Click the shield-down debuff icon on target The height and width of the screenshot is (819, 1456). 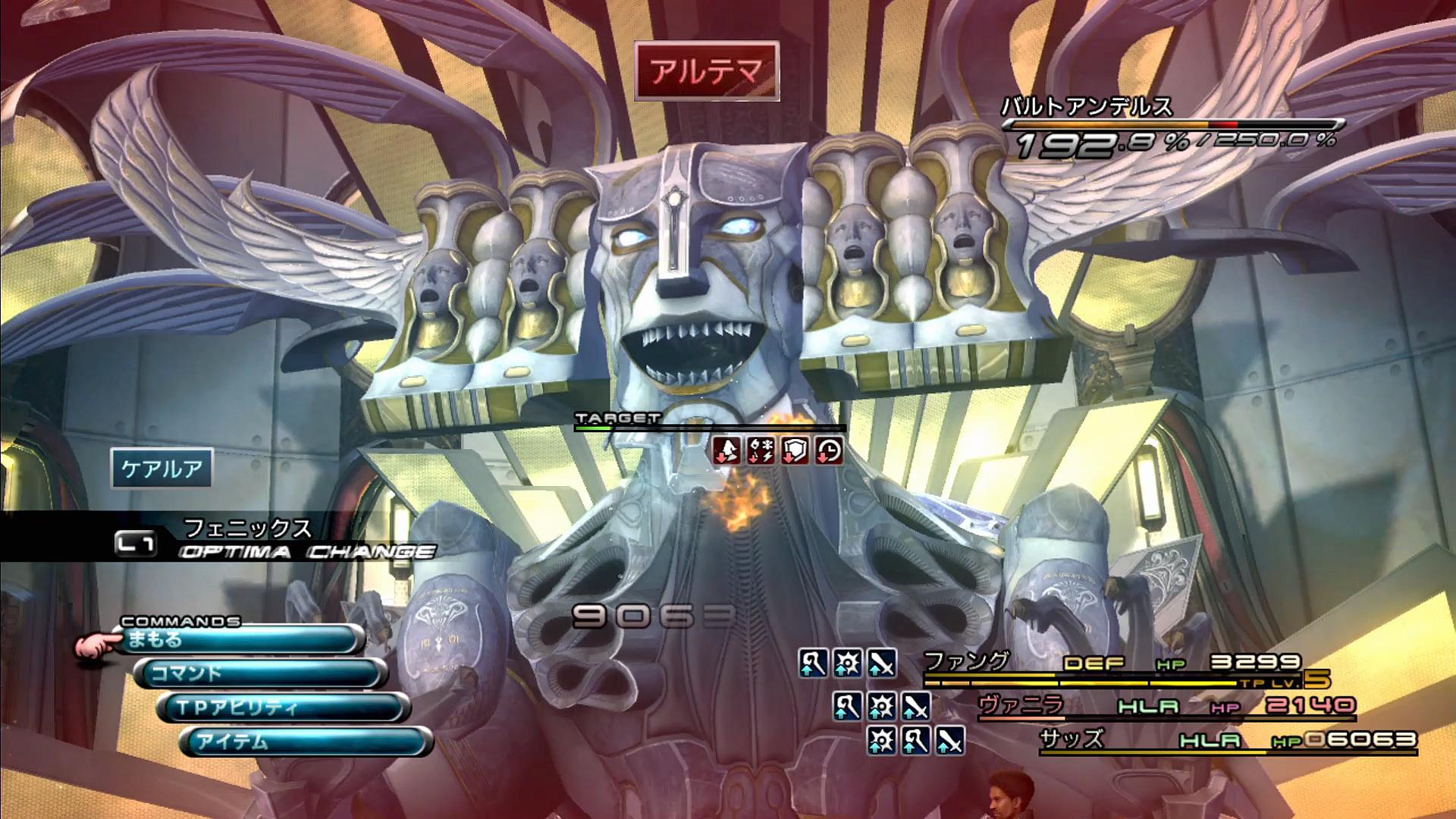tap(795, 450)
